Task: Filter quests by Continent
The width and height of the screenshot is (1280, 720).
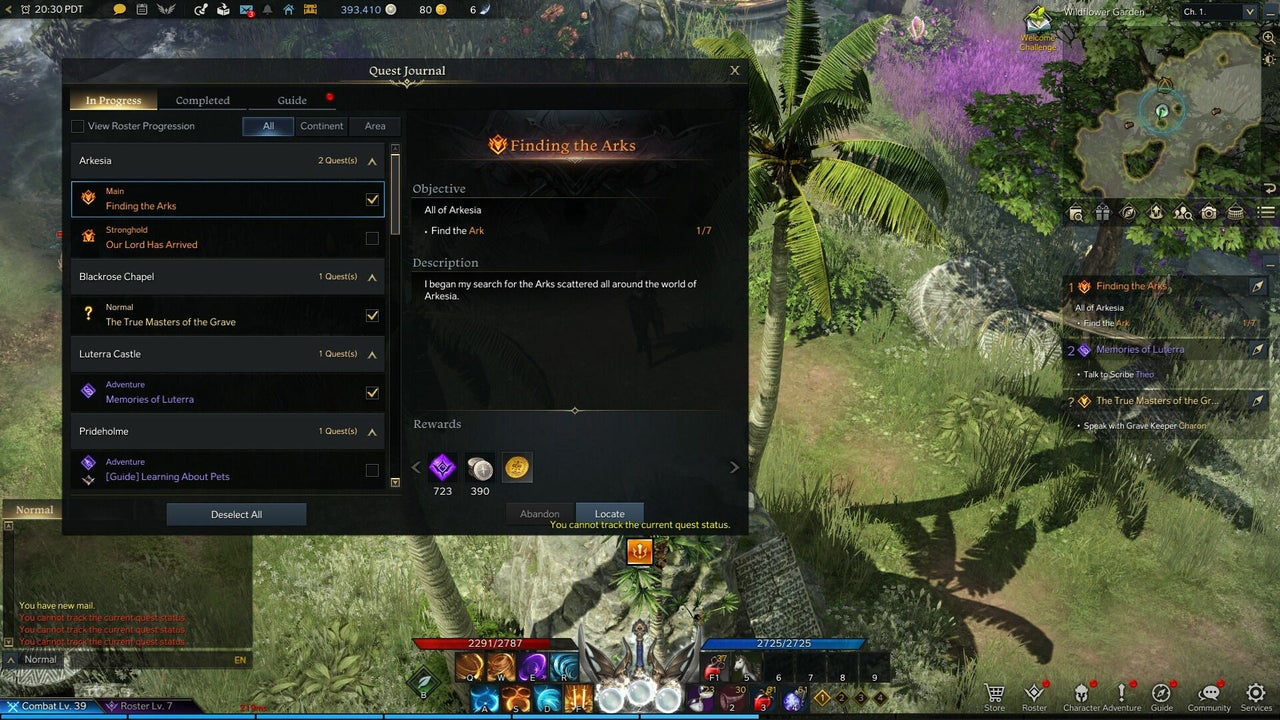Action: (322, 126)
